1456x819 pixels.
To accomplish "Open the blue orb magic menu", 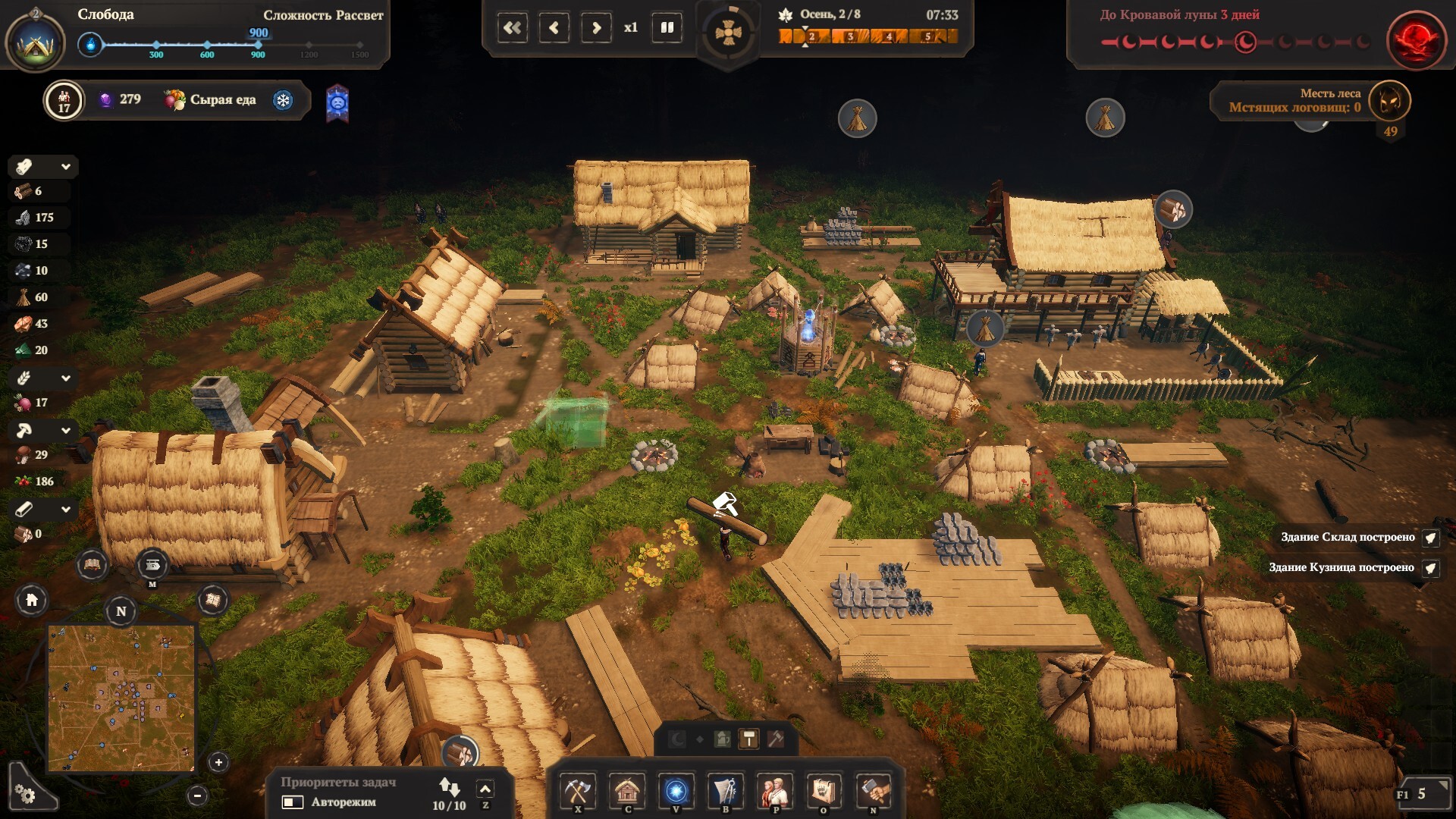I will (676, 791).
